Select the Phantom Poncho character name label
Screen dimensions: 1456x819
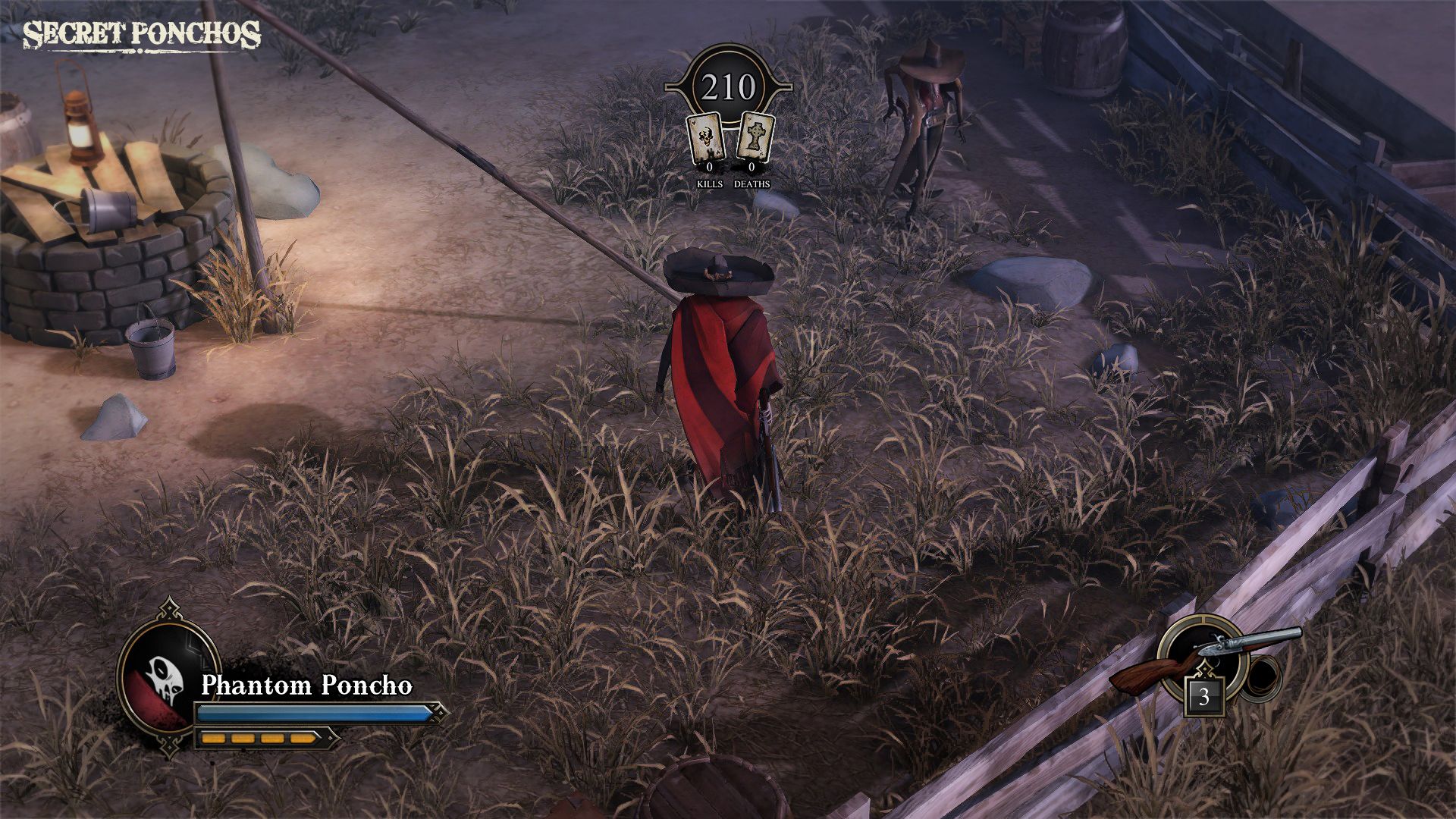[x=307, y=685]
